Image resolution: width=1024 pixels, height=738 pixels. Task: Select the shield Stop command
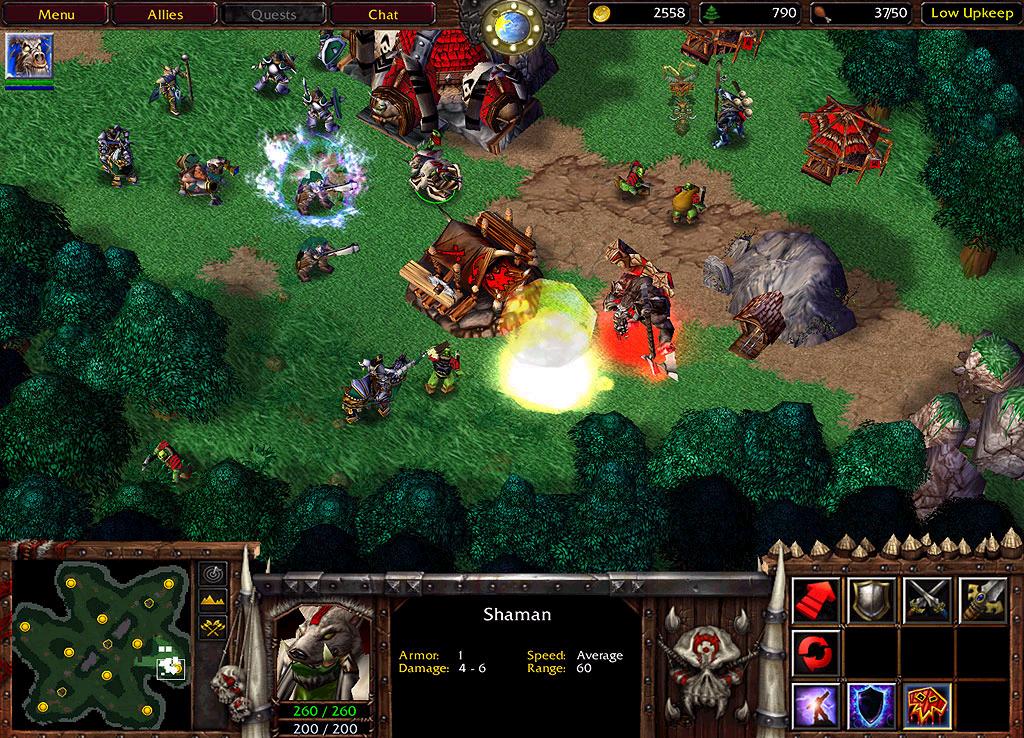[x=871, y=599]
